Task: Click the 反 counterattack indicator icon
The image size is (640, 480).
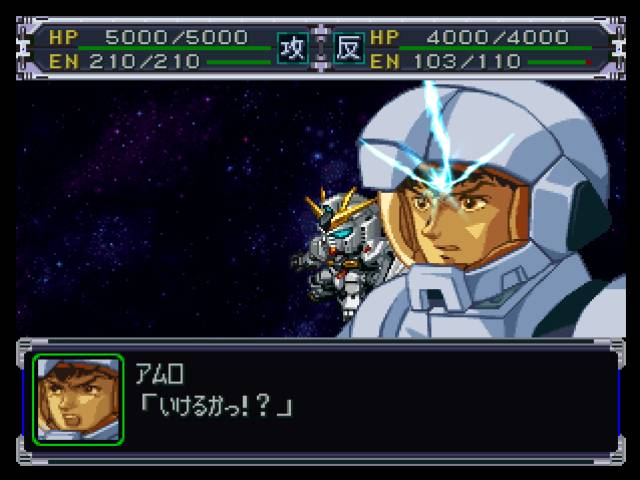Action: [x=349, y=49]
